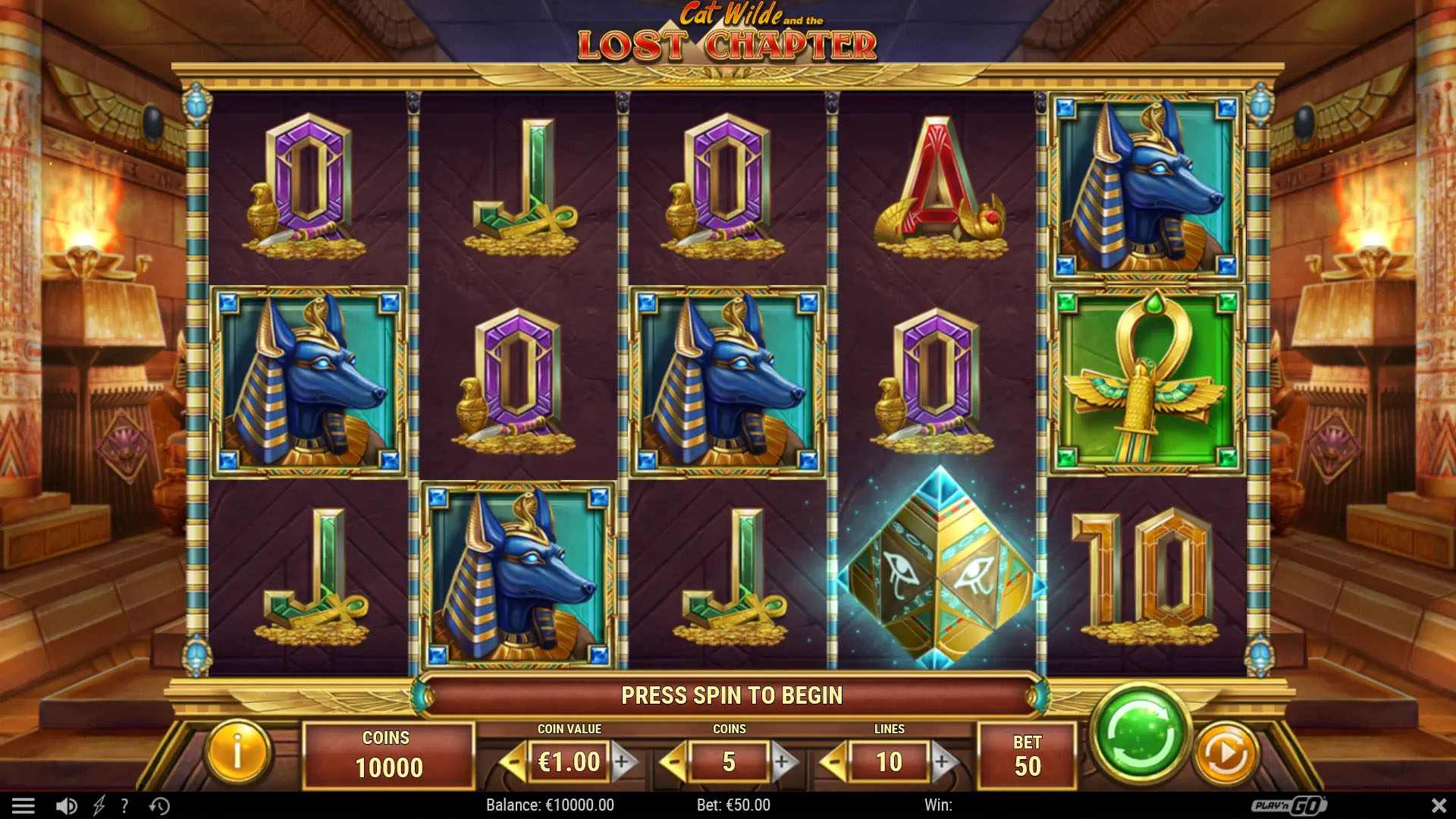Image resolution: width=1456 pixels, height=819 pixels.
Task: Show the game history clock icon
Action: [159, 805]
